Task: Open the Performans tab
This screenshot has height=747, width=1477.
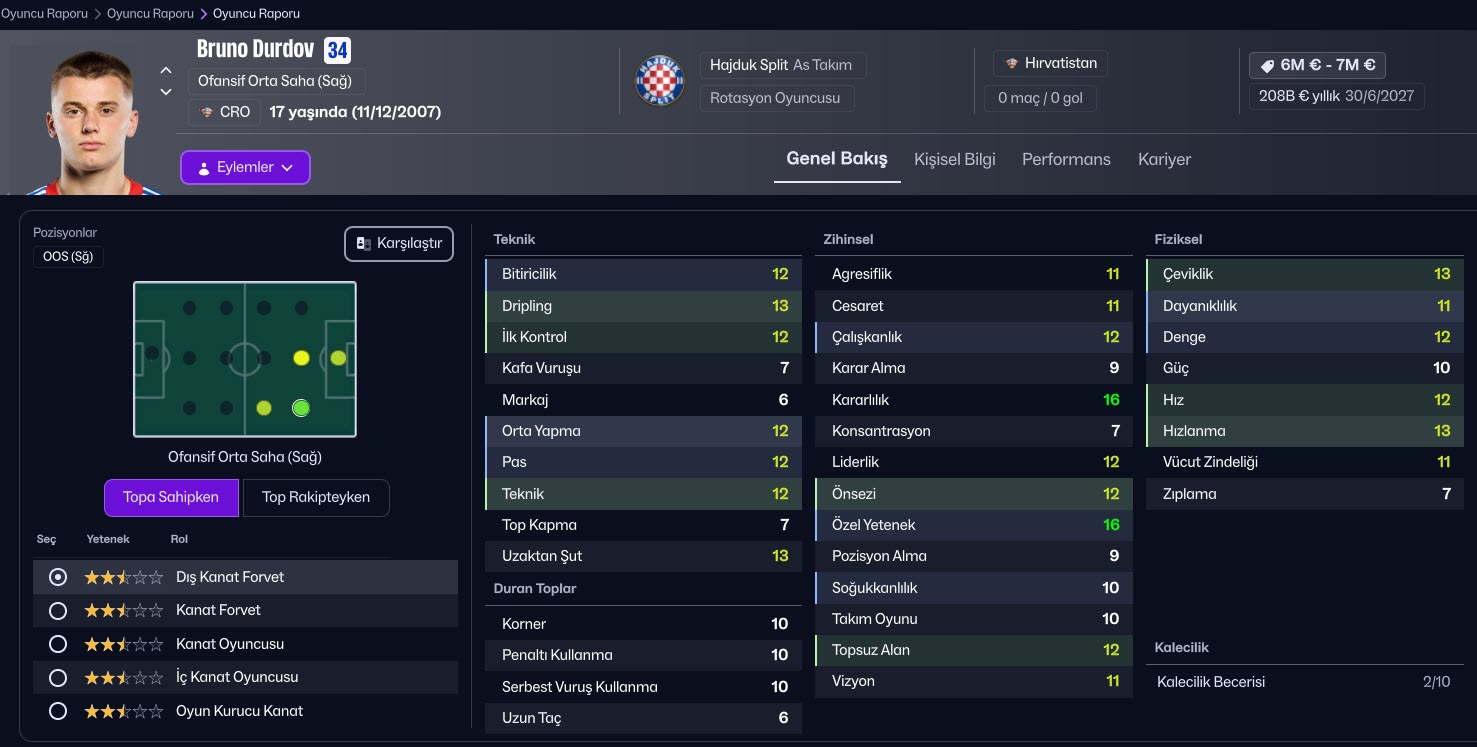Action: click(1066, 160)
